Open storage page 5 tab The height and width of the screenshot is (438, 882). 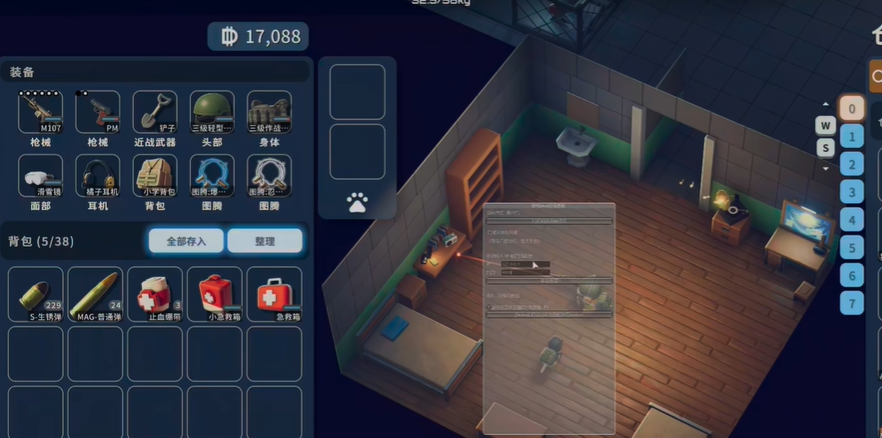point(851,247)
